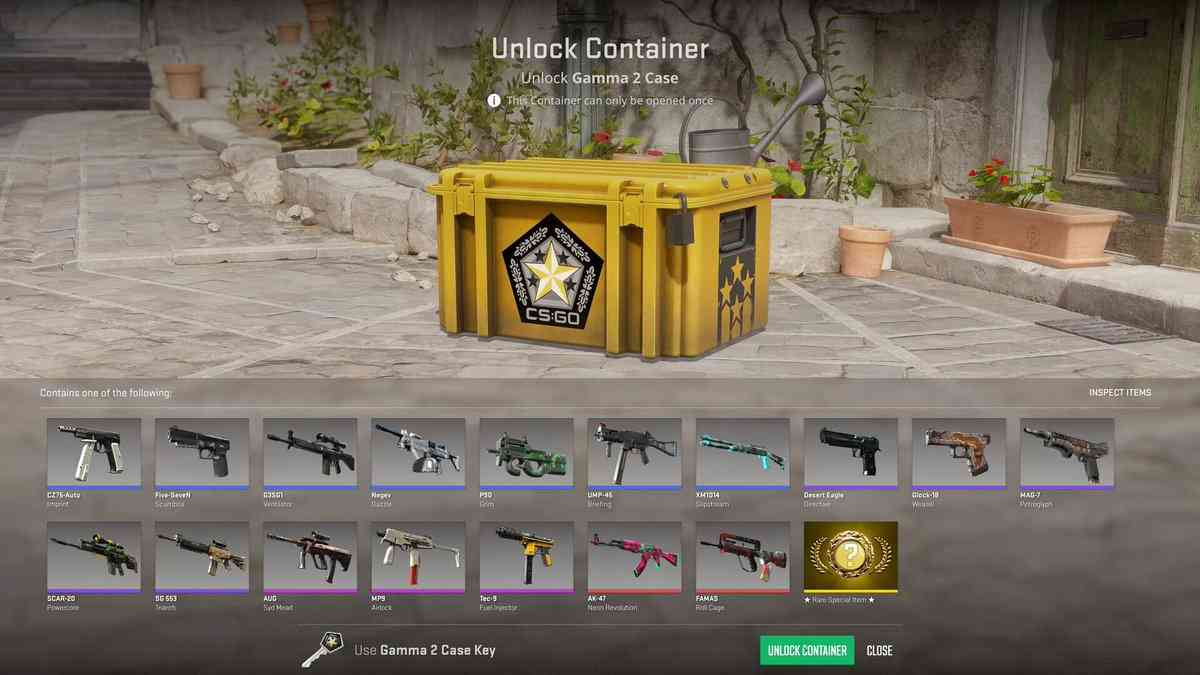Screen dimensions: 1200x675
Task: Click the P90 Grim skin
Action: click(526, 453)
